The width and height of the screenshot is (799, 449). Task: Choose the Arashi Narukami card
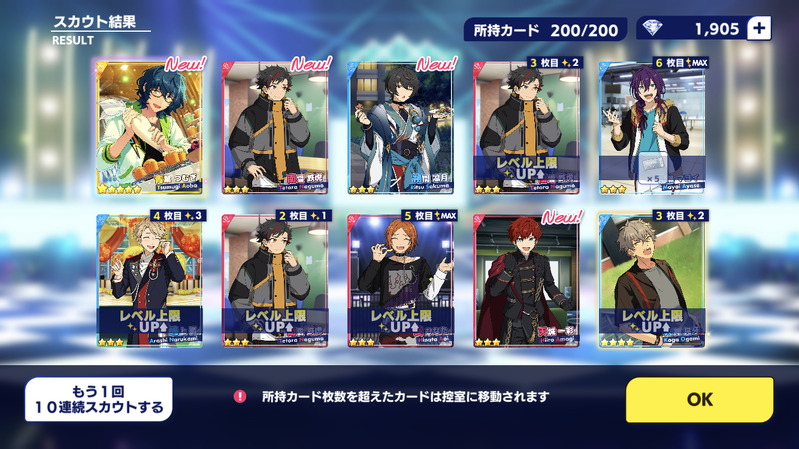(150, 281)
